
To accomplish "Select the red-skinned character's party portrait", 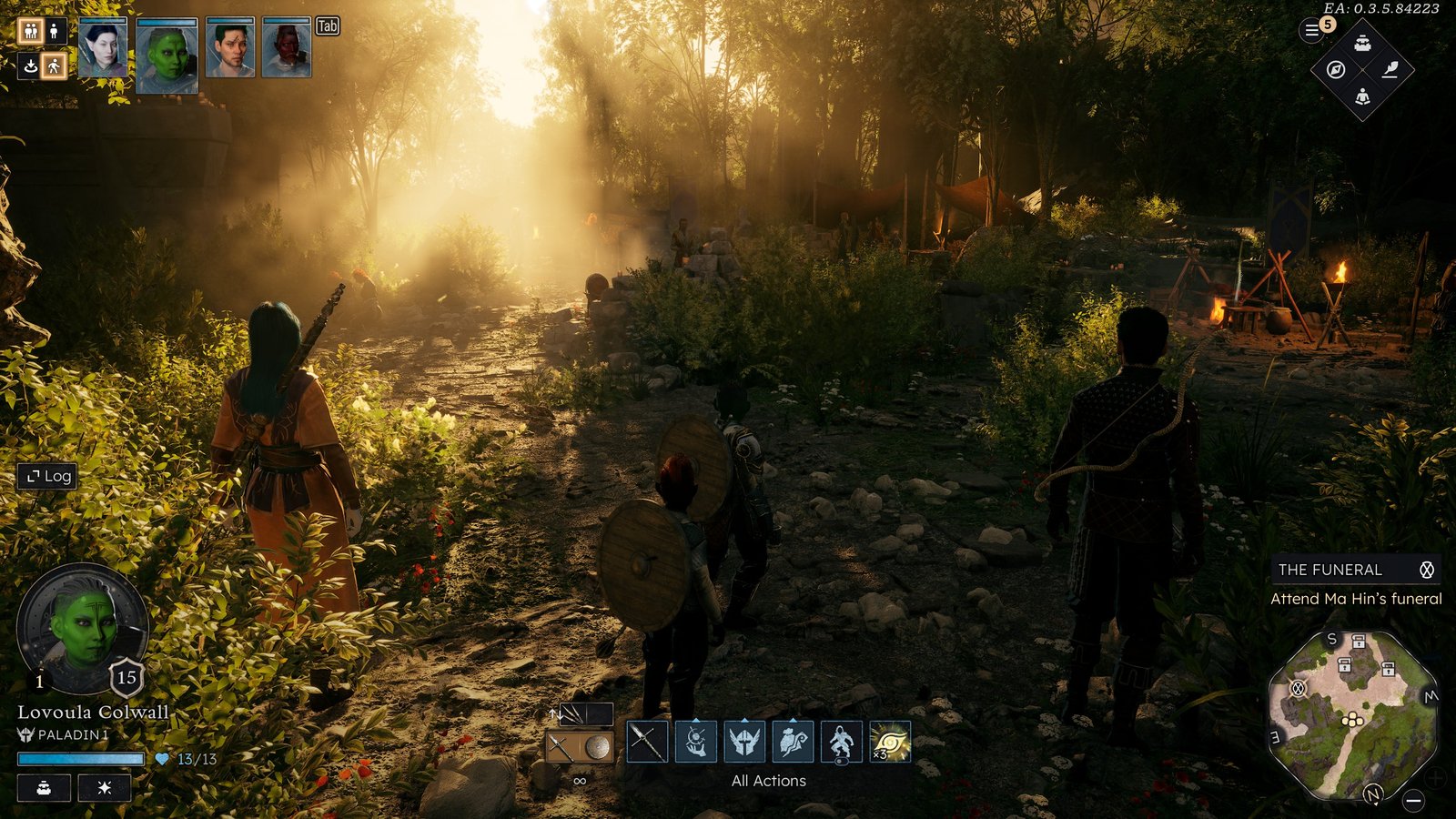I will coord(287,48).
